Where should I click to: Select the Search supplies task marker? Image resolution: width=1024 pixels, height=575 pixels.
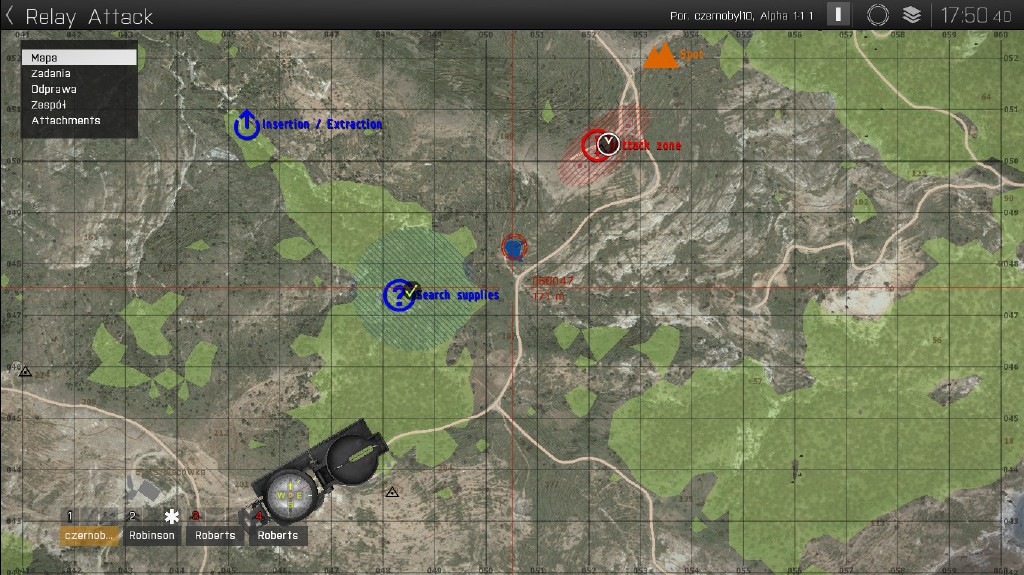click(399, 295)
